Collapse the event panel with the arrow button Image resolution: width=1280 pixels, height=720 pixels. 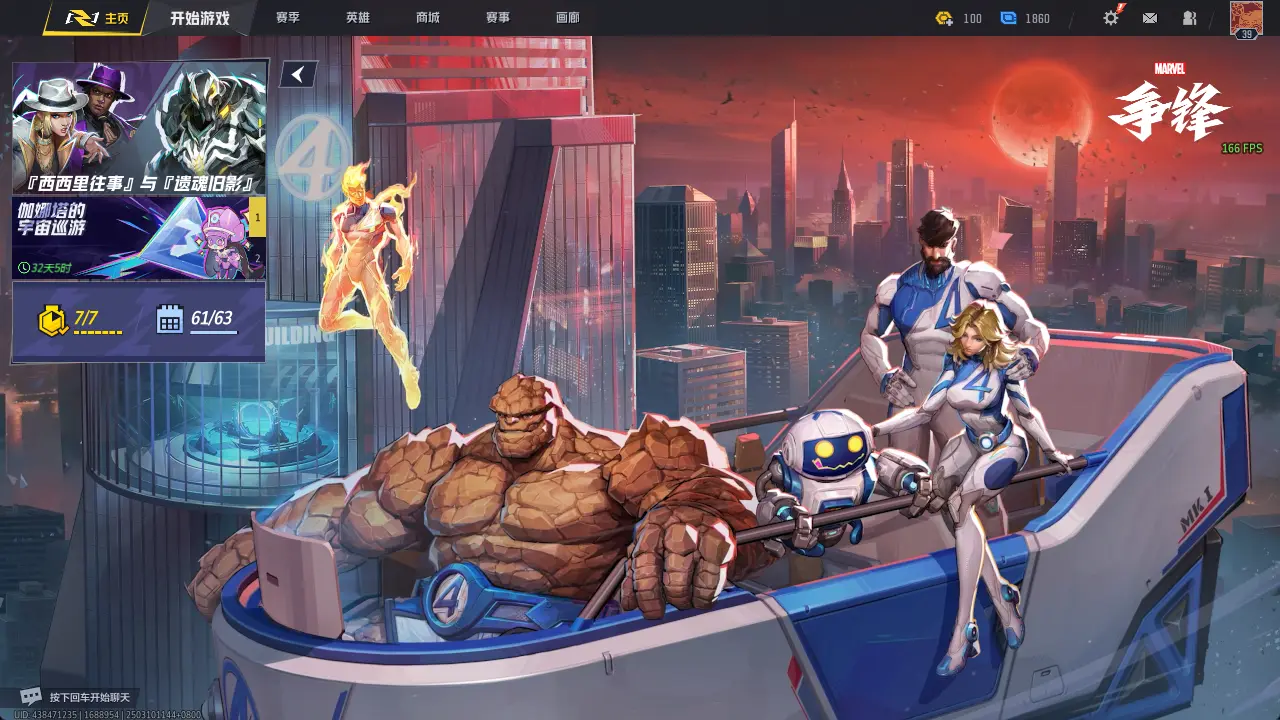[298, 74]
